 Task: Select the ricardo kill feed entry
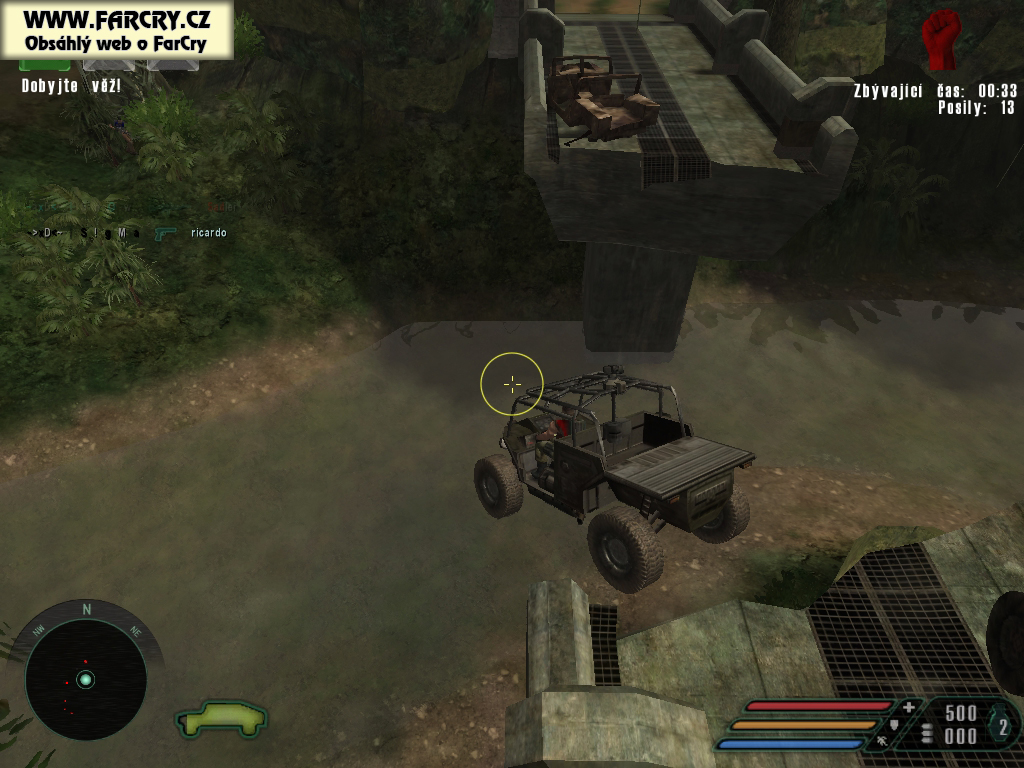click(x=208, y=233)
